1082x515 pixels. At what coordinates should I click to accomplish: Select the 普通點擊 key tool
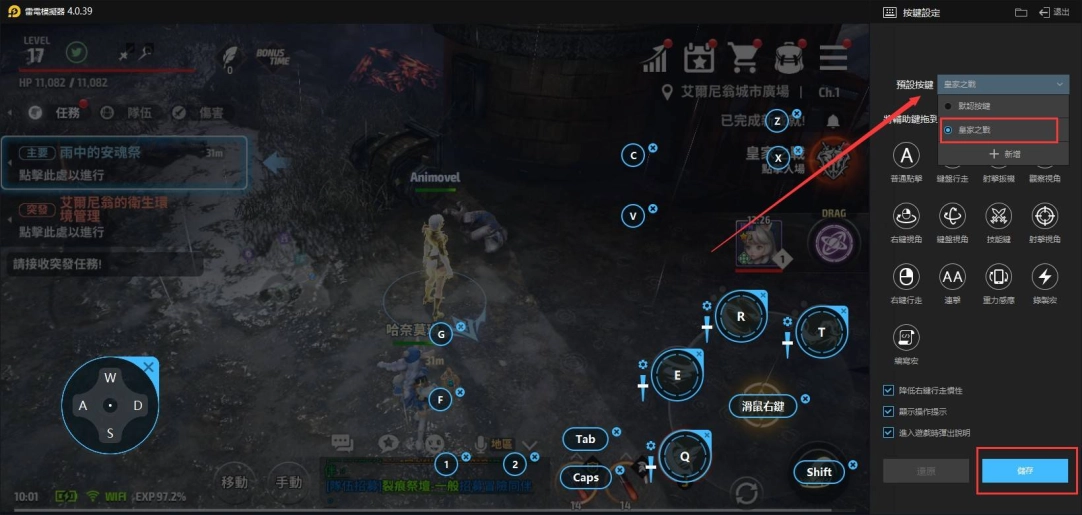(x=906, y=155)
